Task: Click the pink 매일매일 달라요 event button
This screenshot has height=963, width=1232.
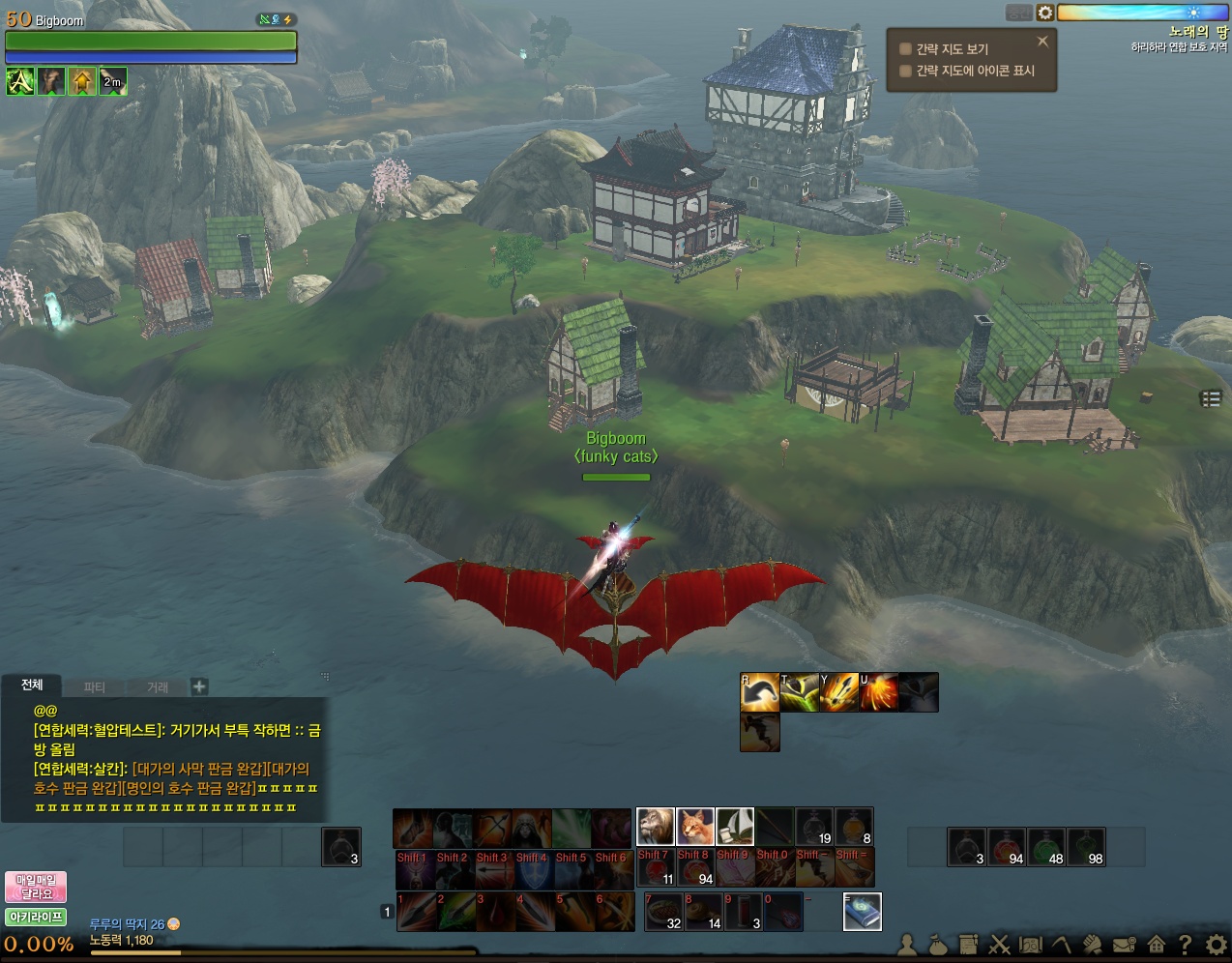Action: point(36,887)
